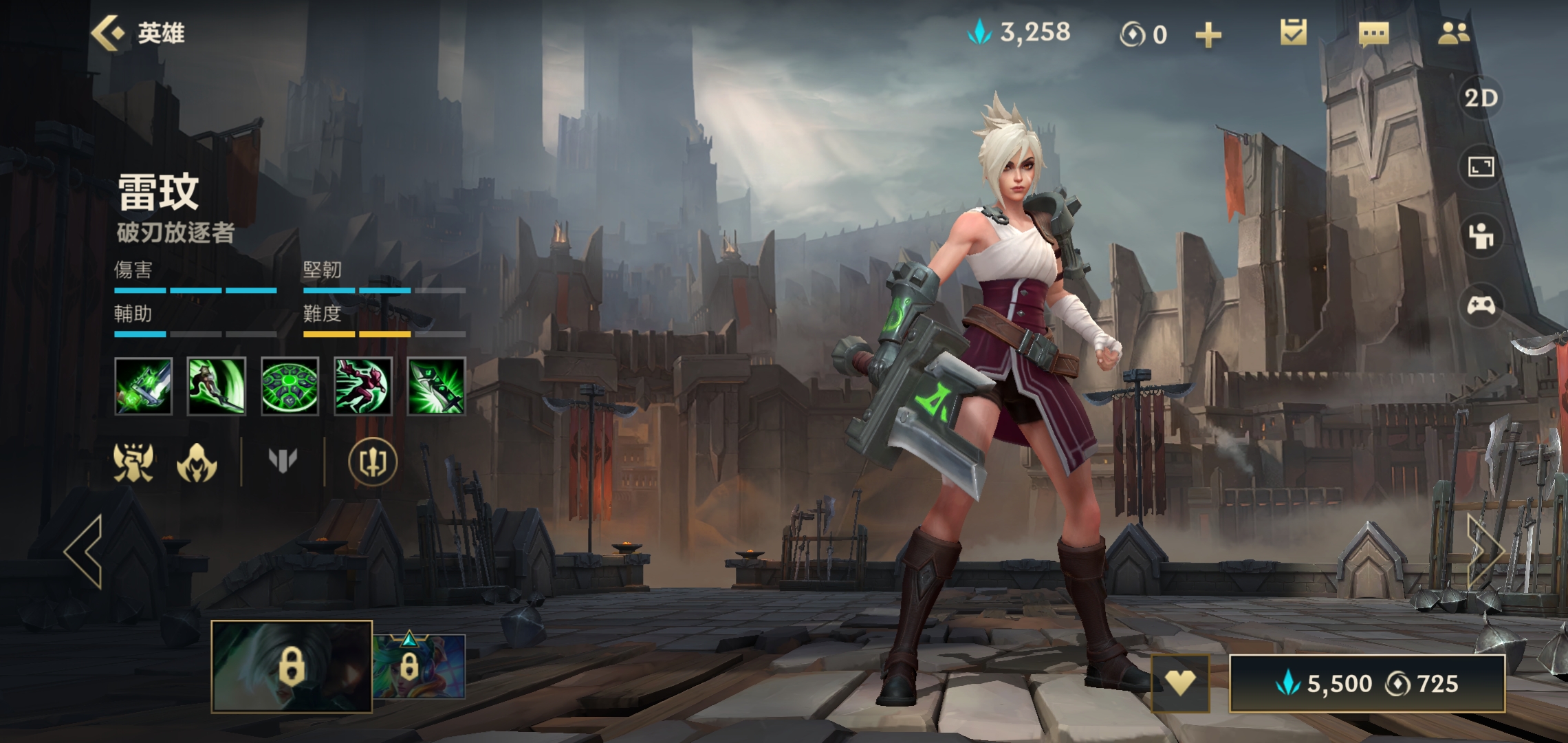Show the previous champion with left arrow

click(84, 551)
